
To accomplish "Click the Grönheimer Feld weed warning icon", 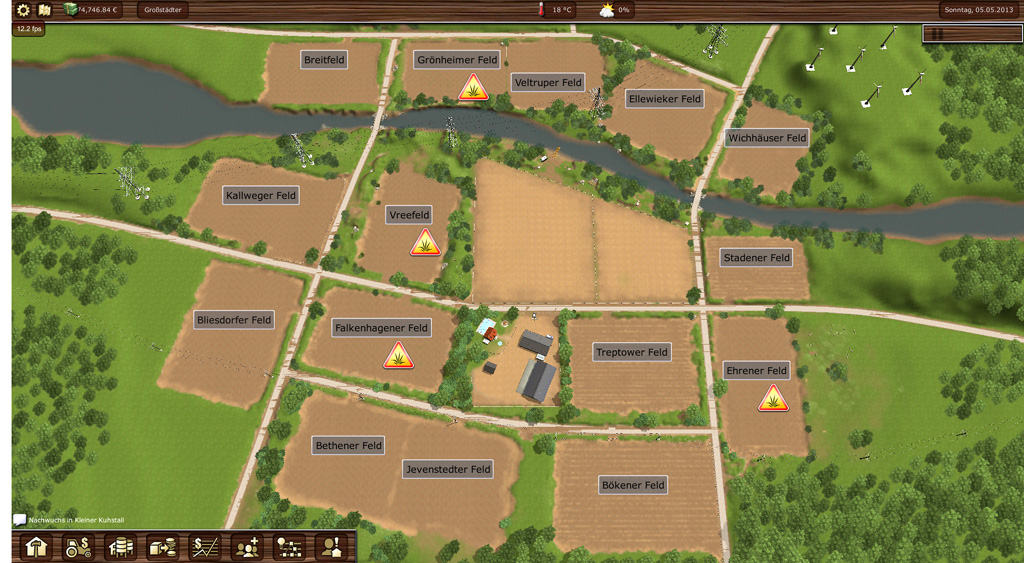I will tap(473, 88).
